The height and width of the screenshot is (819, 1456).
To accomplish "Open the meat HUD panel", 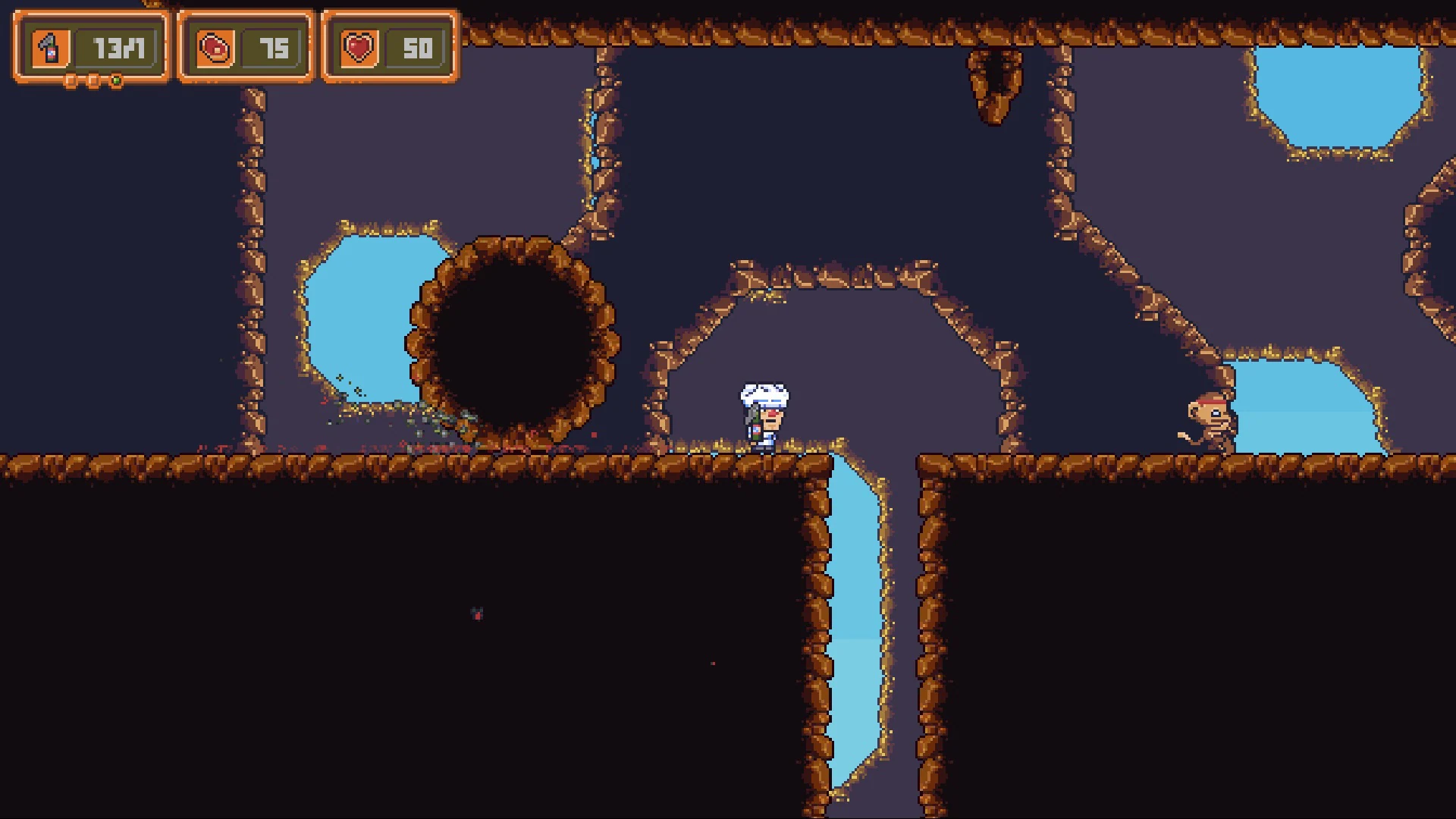I will pyautogui.click(x=246, y=47).
